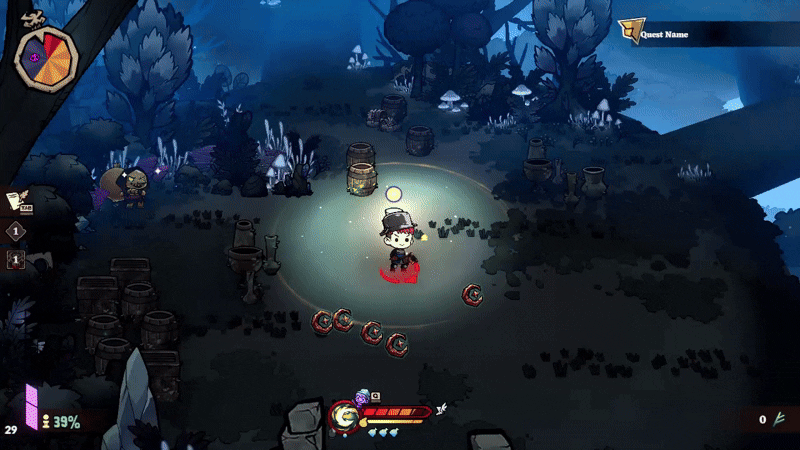This screenshot has width=800, height=450.
Task: Select the purple companion icon
Action: coord(362,398)
